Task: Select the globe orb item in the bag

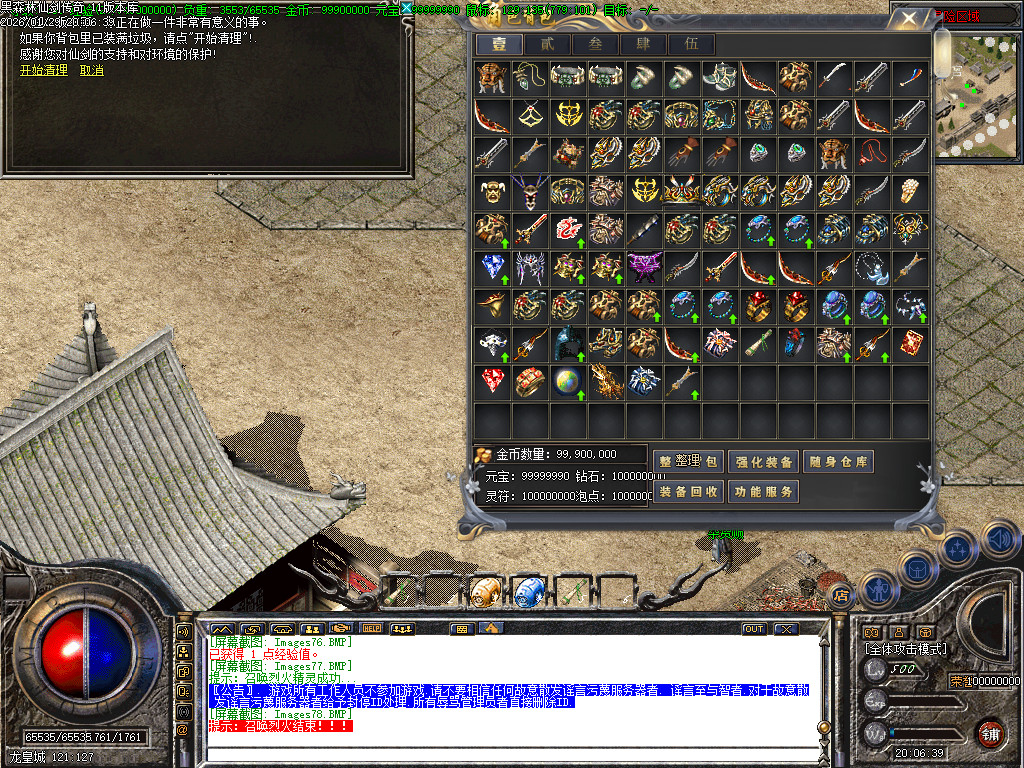Action: coord(567,381)
